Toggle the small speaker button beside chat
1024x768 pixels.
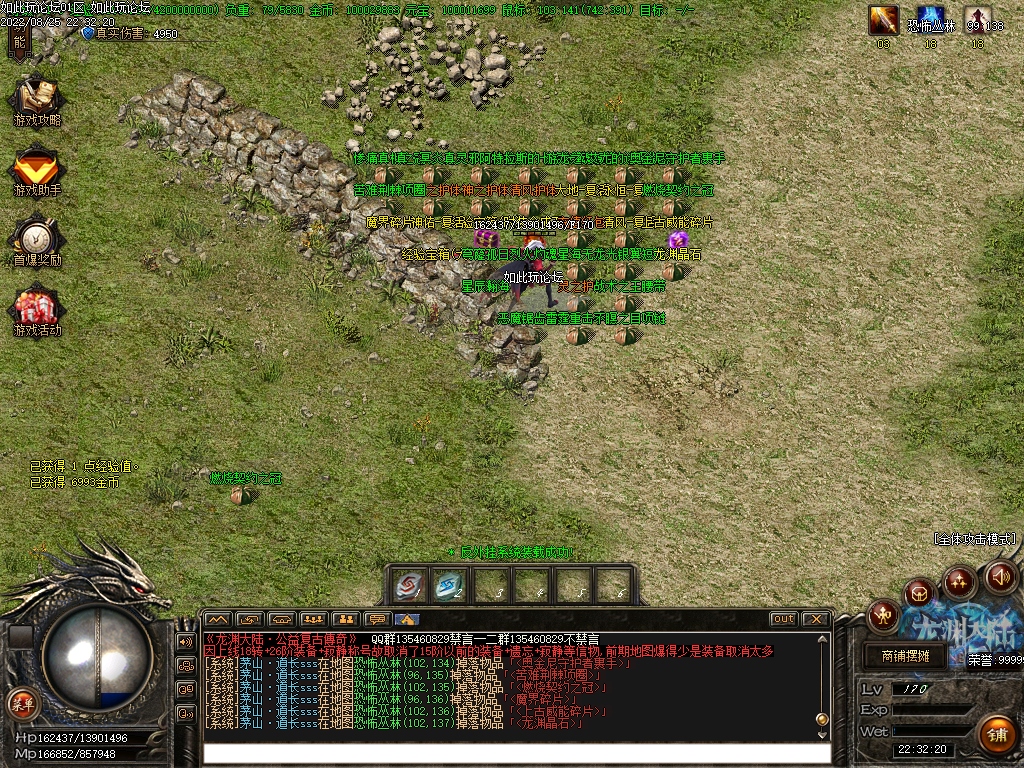tap(185, 641)
